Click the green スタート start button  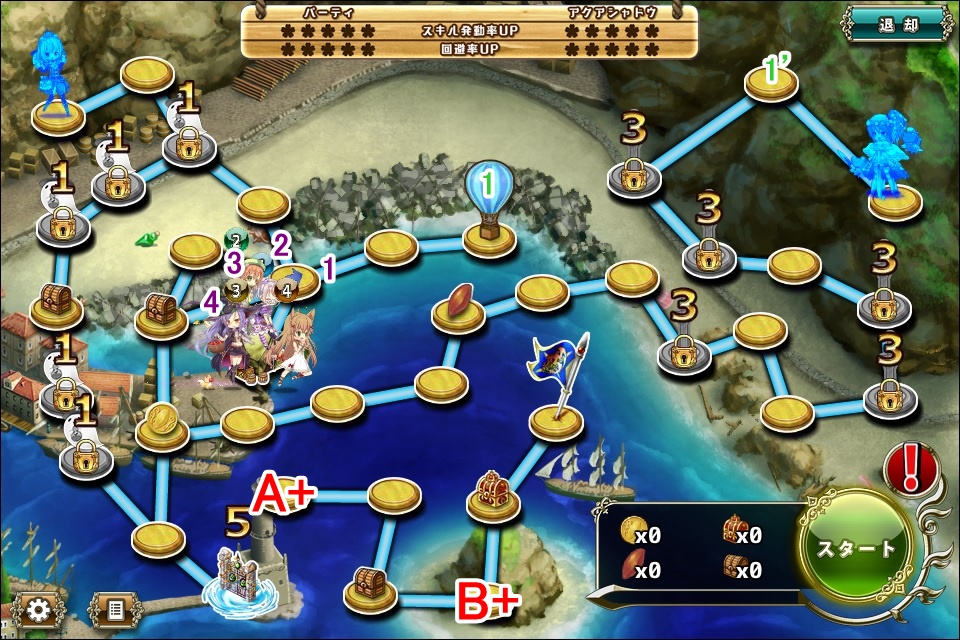(857, 548)
